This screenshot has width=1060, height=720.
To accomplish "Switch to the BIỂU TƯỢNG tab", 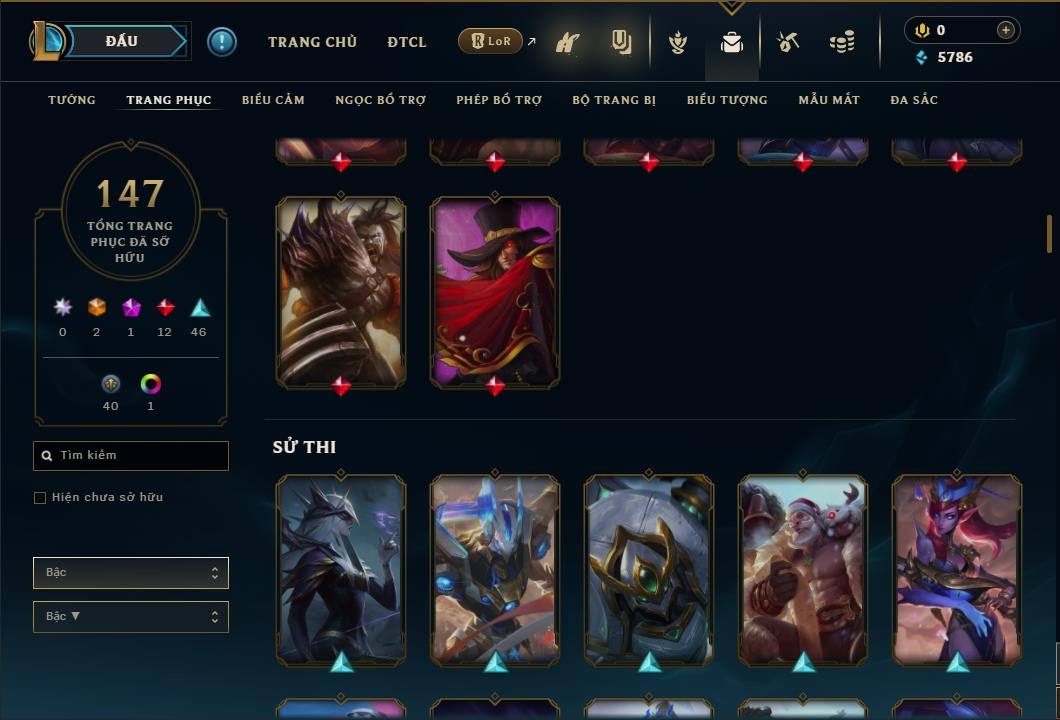I will 727,100.
